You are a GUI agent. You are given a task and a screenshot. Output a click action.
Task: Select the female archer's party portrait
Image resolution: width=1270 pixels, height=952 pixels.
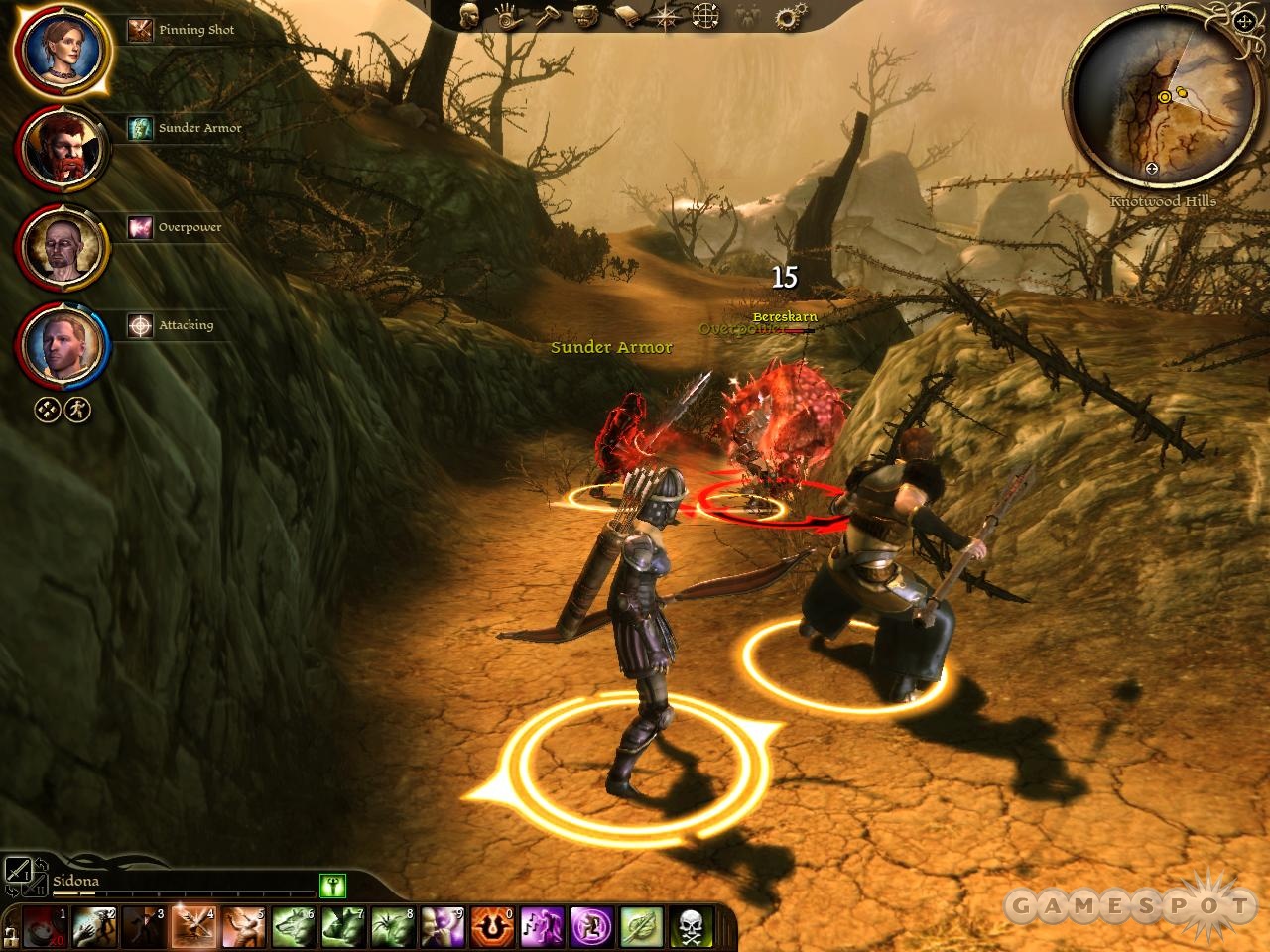(61, 50)
